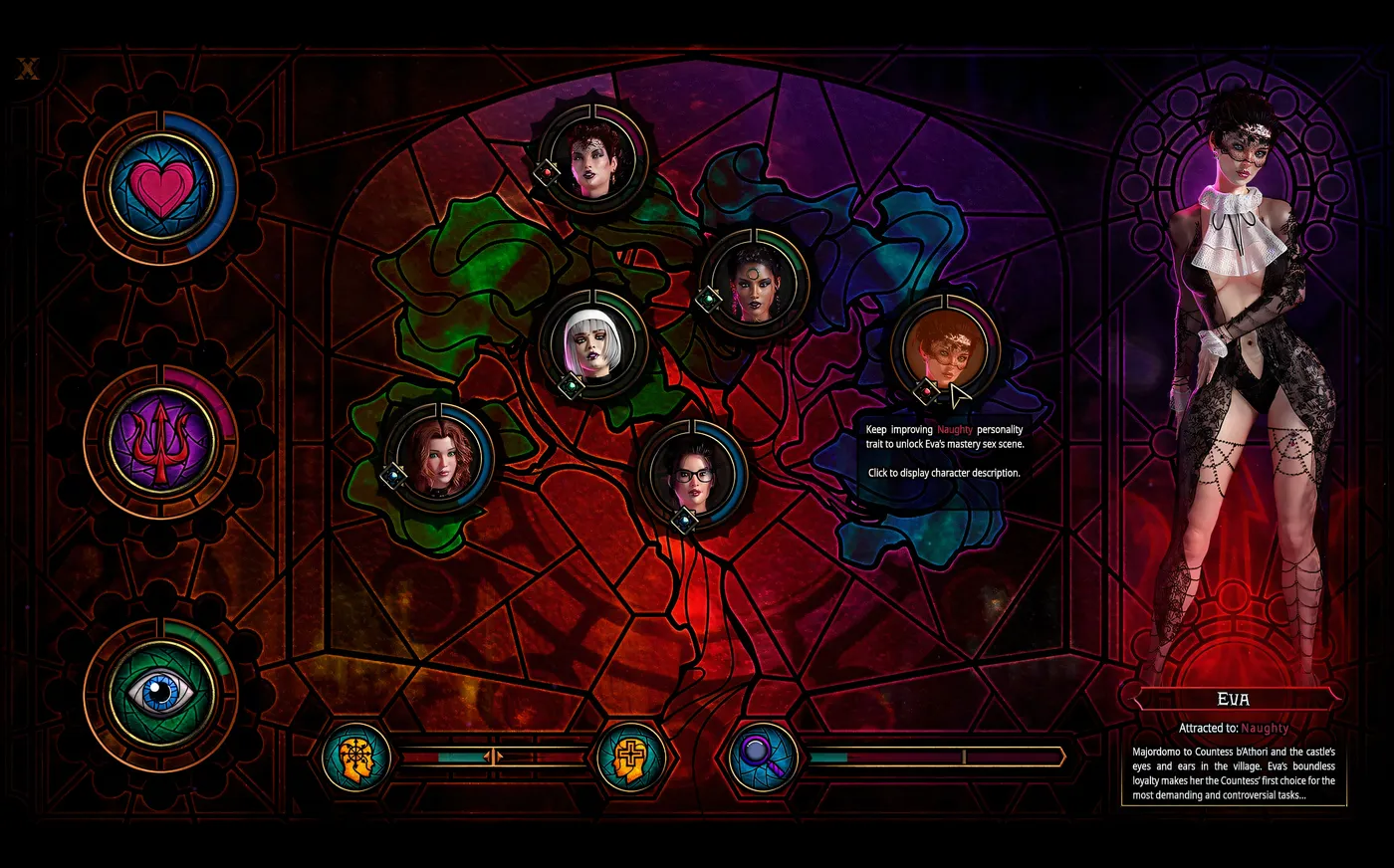
Task: Click the purple magnifying glass icon
Action: coord(763,759)
